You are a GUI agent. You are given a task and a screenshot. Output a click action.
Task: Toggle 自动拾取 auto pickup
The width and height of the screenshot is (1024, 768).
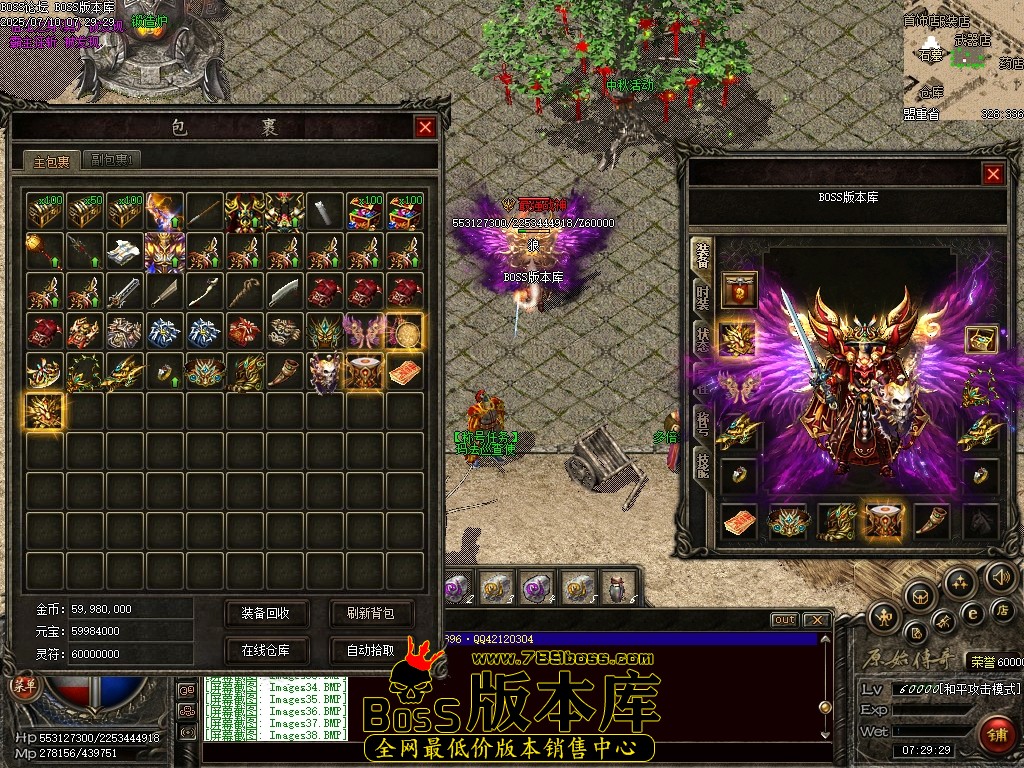370,650
